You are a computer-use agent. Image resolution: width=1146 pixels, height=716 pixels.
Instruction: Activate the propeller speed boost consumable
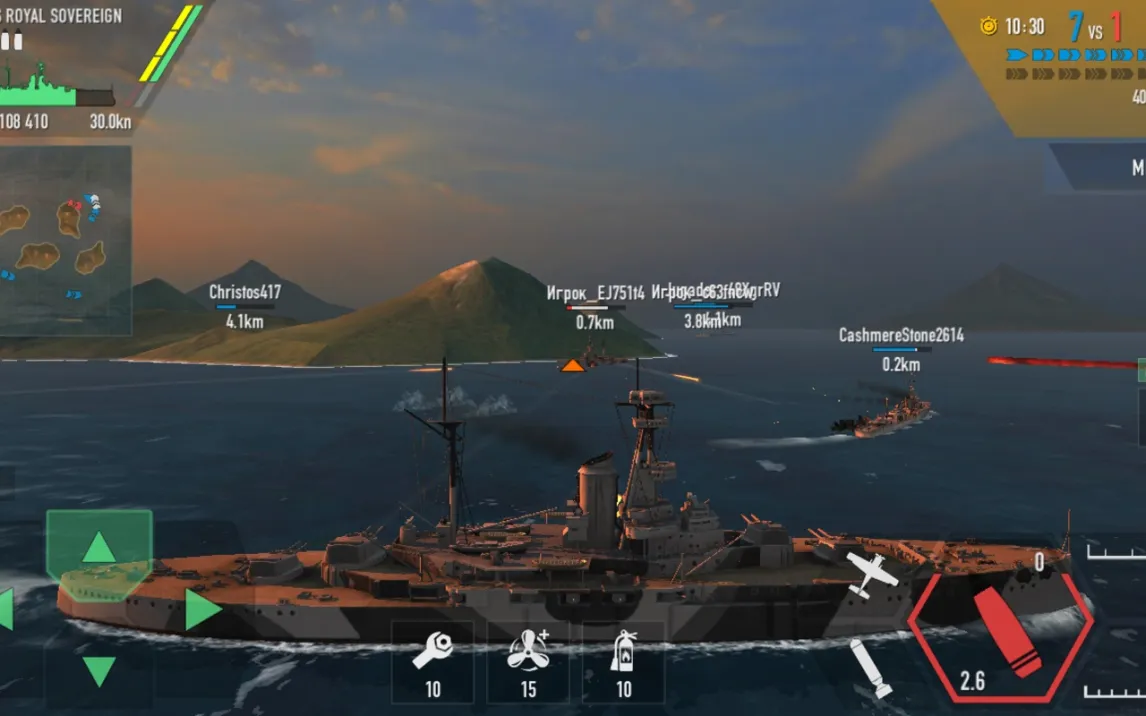(528, 660)
